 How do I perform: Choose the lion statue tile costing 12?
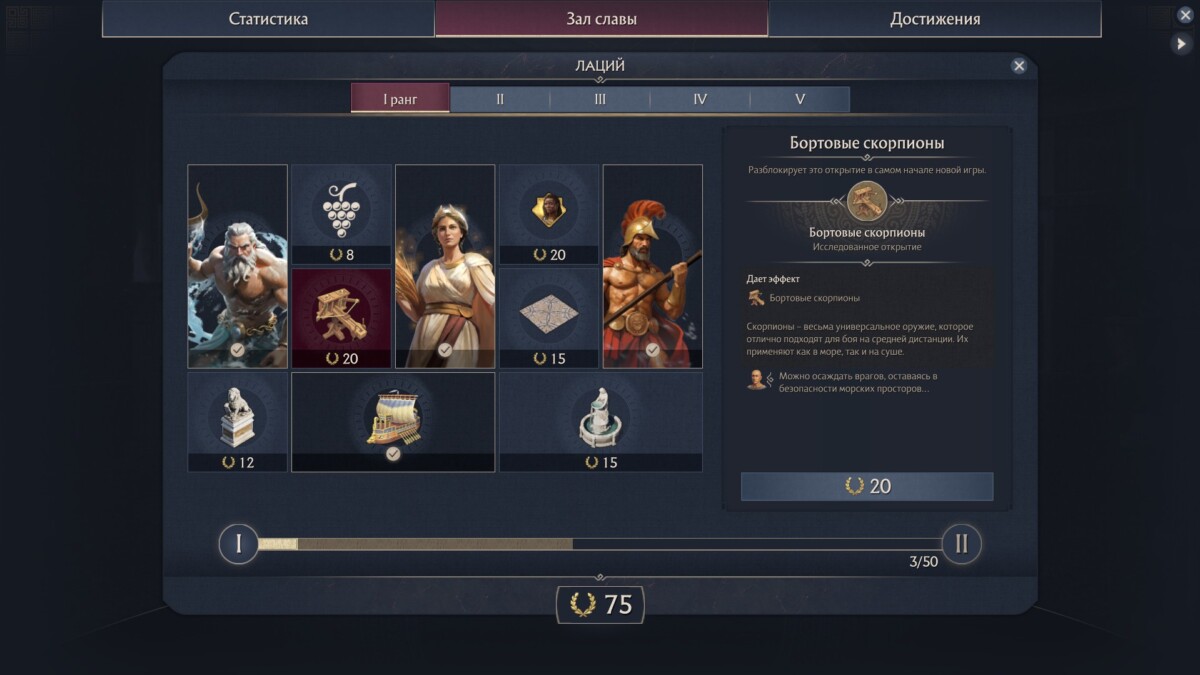tap(238, 422)
